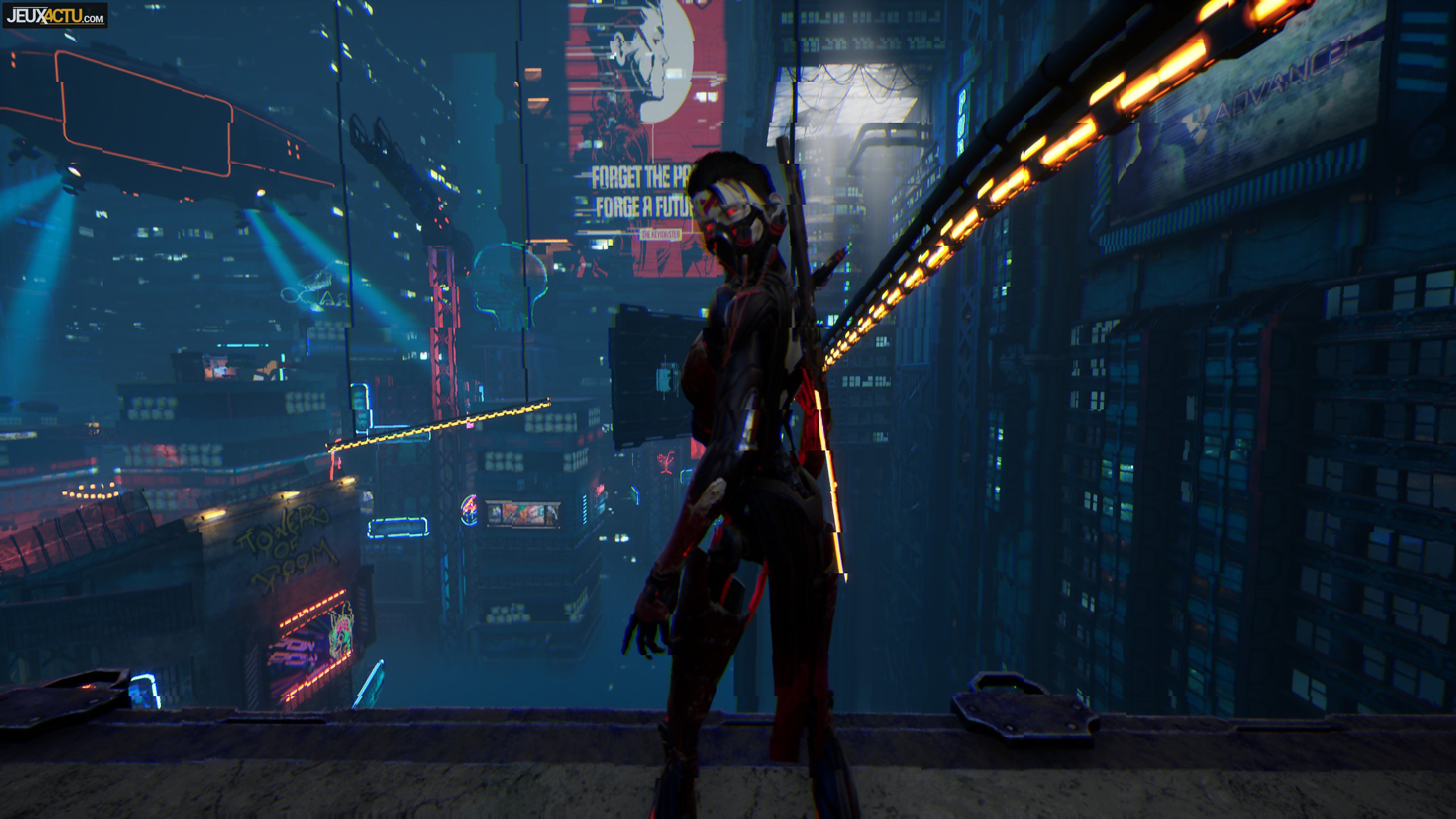Click the JeuxActu.com watermark logo
Viewport: 1456px width, 819px height.
(x=55, y=15)
